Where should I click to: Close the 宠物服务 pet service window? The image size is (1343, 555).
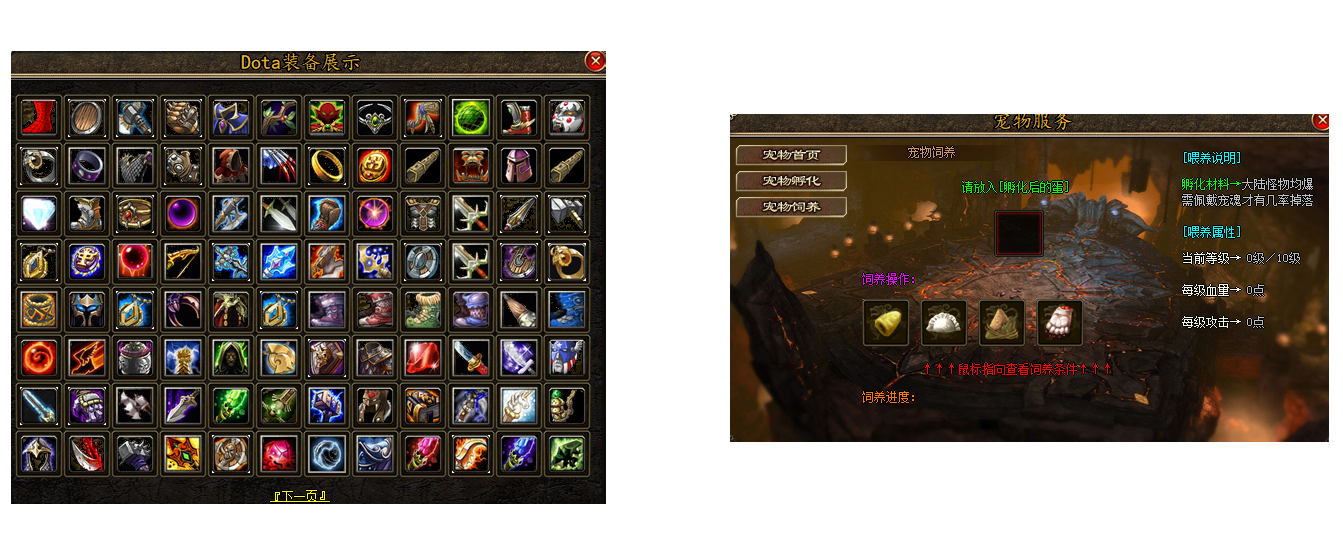[1321, 121]
